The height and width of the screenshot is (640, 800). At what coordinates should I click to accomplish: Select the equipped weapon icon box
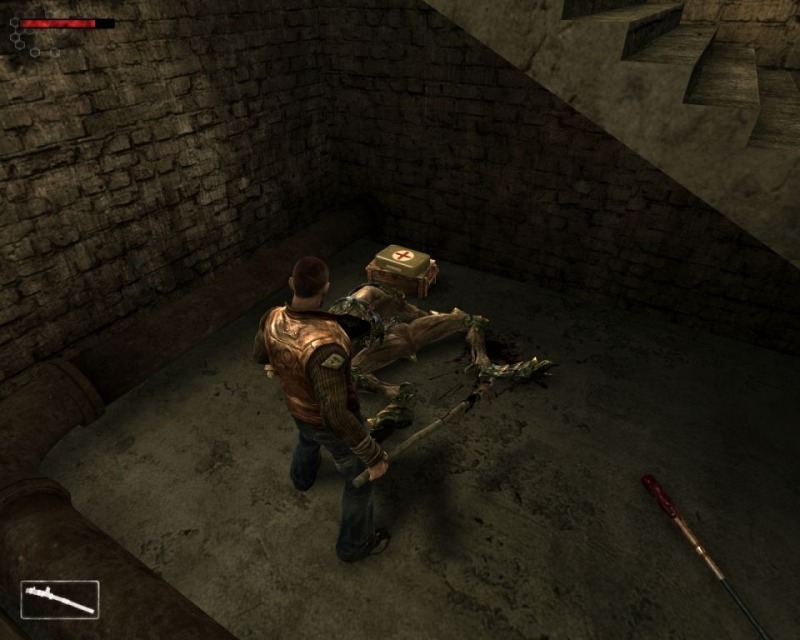point(60,599)
